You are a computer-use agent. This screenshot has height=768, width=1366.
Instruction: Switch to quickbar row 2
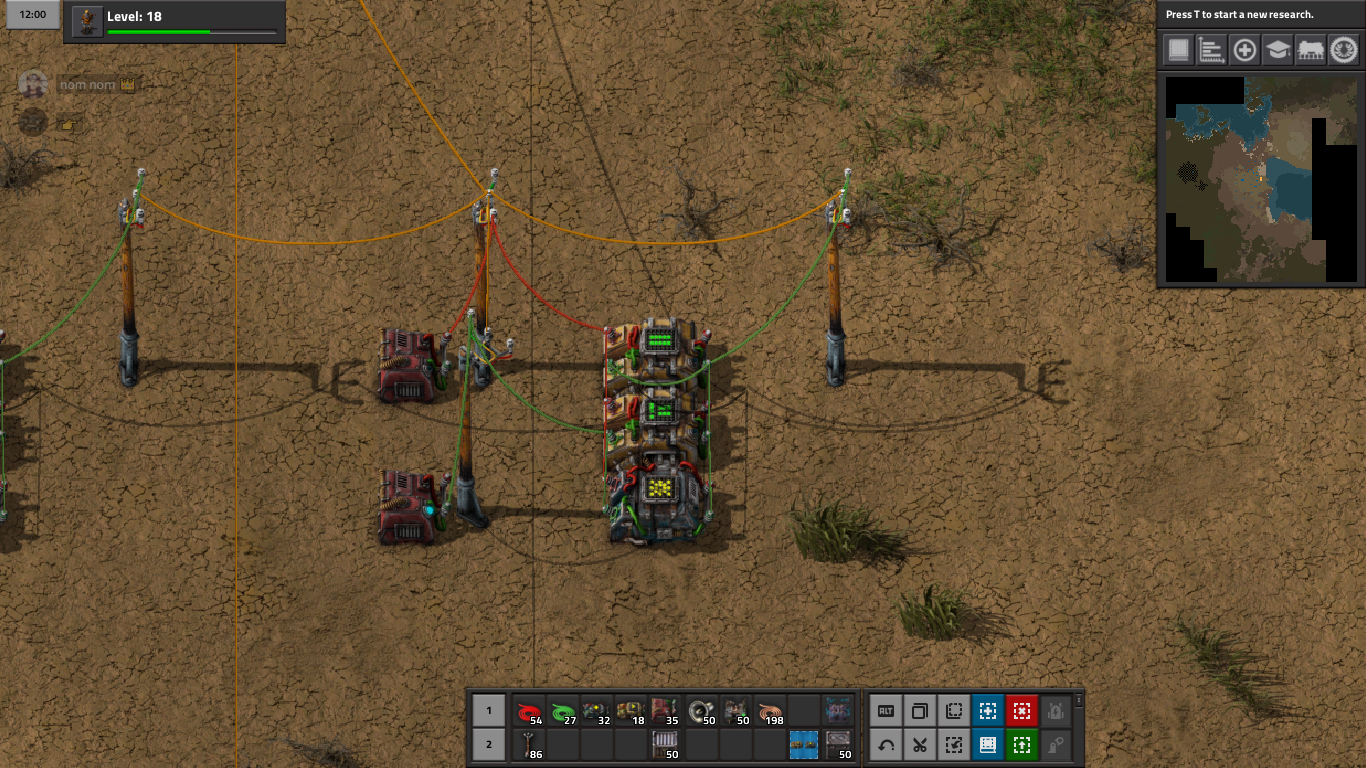(x=488, y=745)
